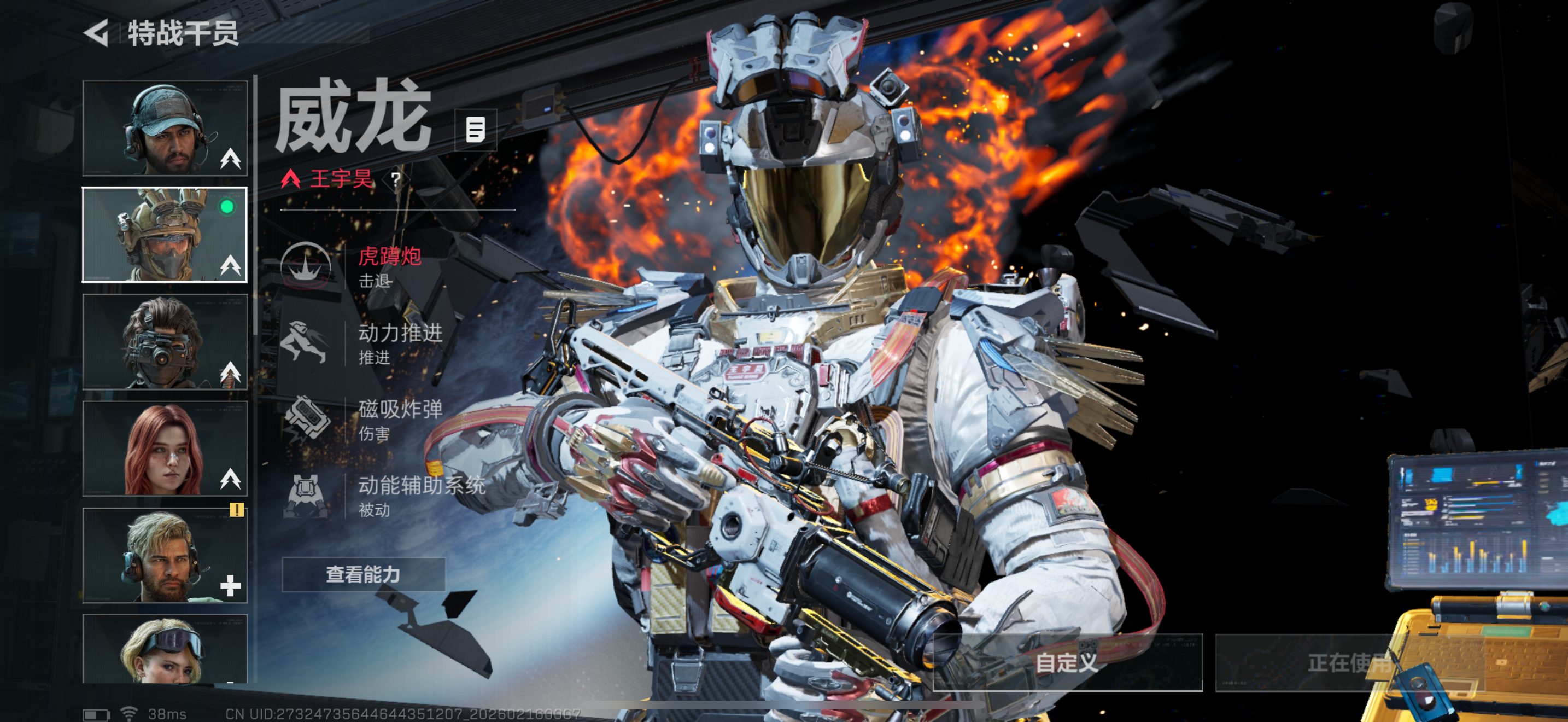Open the 查看能力 button
This screenshot has width=1568, height=722.
point(364,574)
